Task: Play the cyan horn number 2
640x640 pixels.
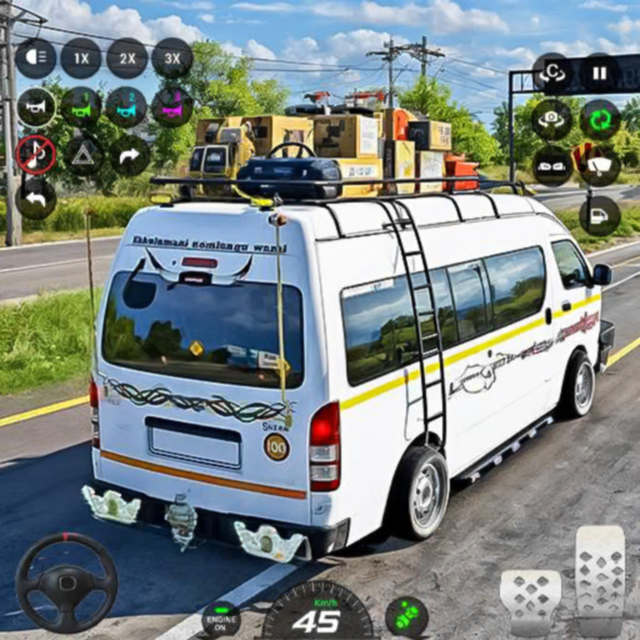Action: (127, 107)
